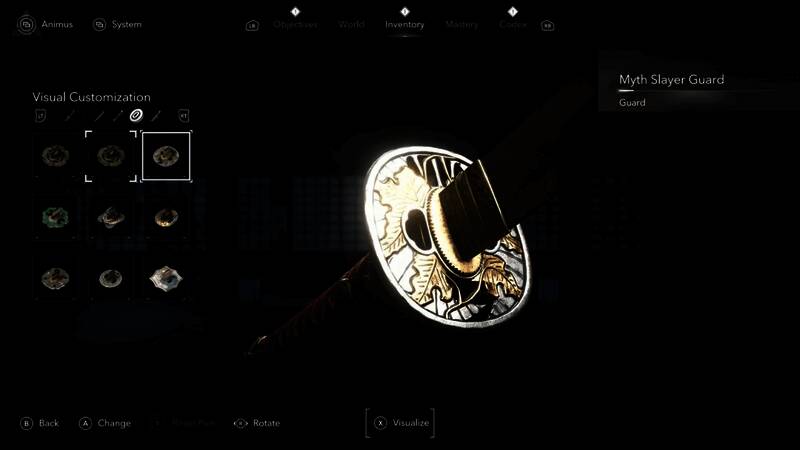
Task: Choose the green guard skin
Action: (x=53, y=217)
